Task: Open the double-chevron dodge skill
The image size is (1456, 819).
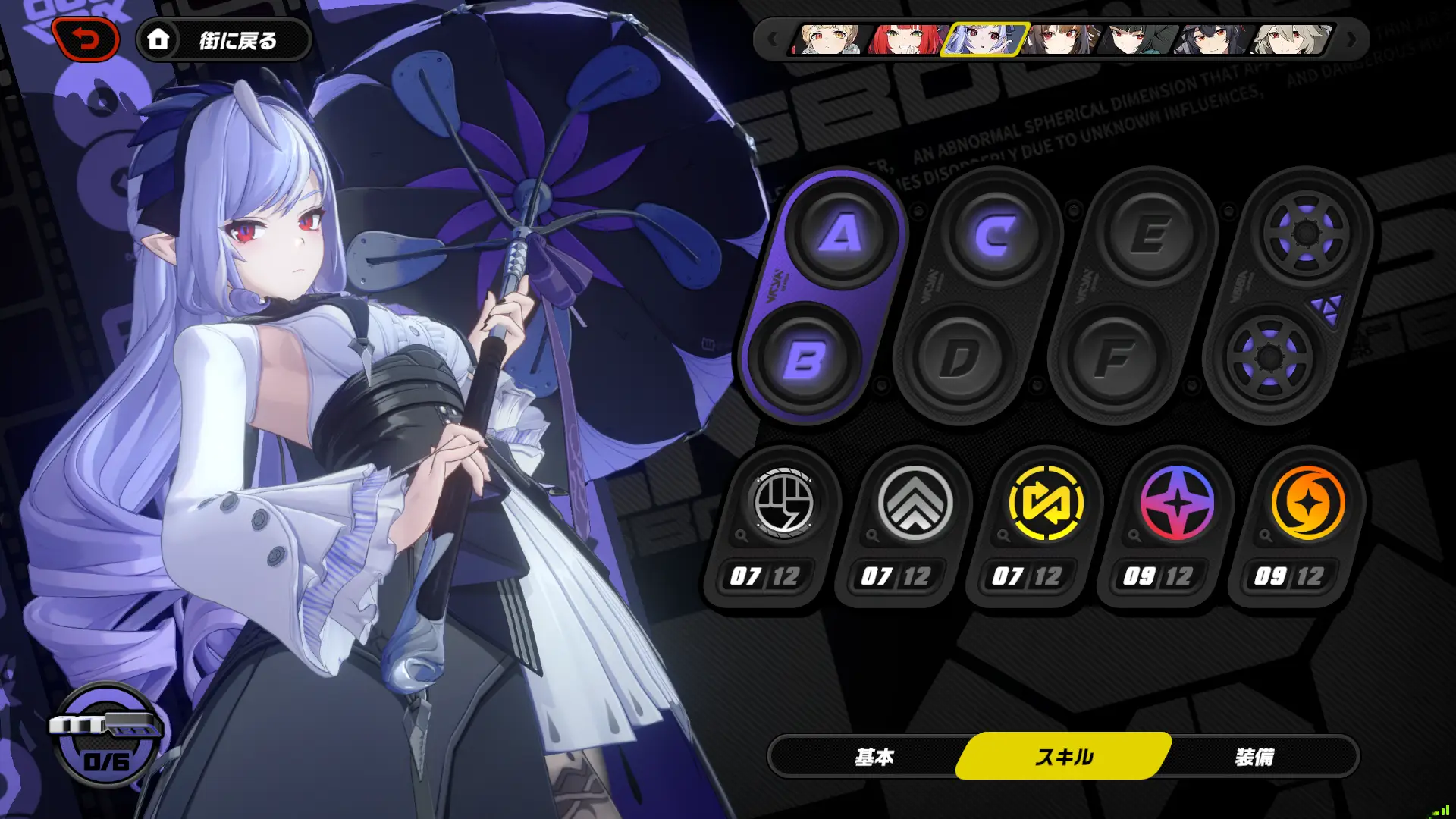Action: (x=915, y=503)
